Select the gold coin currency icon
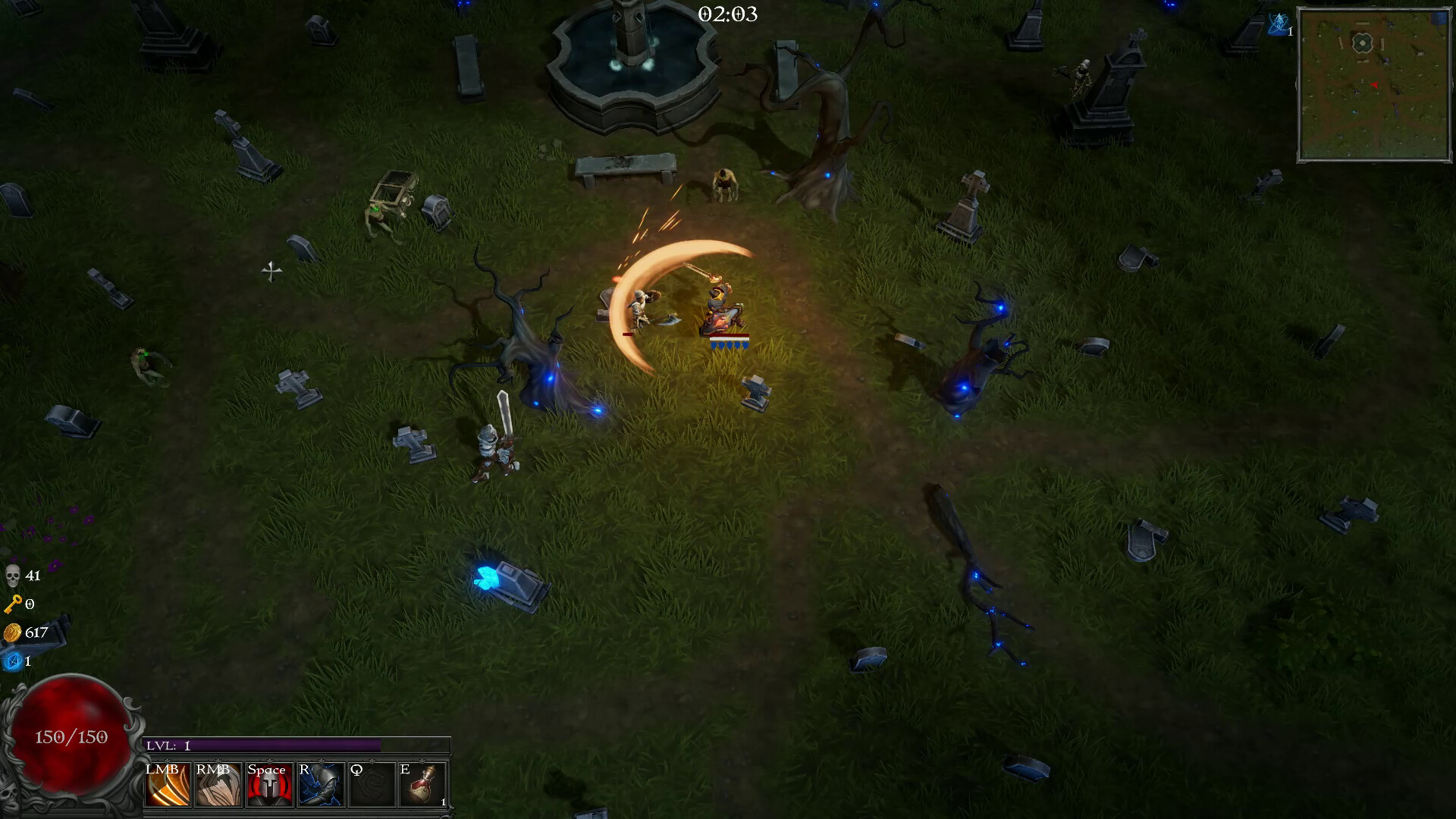Viewport: 1456px width, 819px height. (13, 632)
